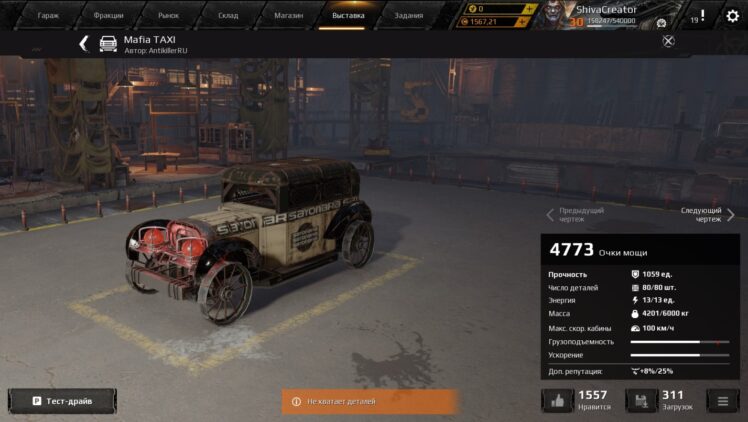Open the Магазин shop tab
The width and height of the screenshot is (748, 422).
point(289,16)
